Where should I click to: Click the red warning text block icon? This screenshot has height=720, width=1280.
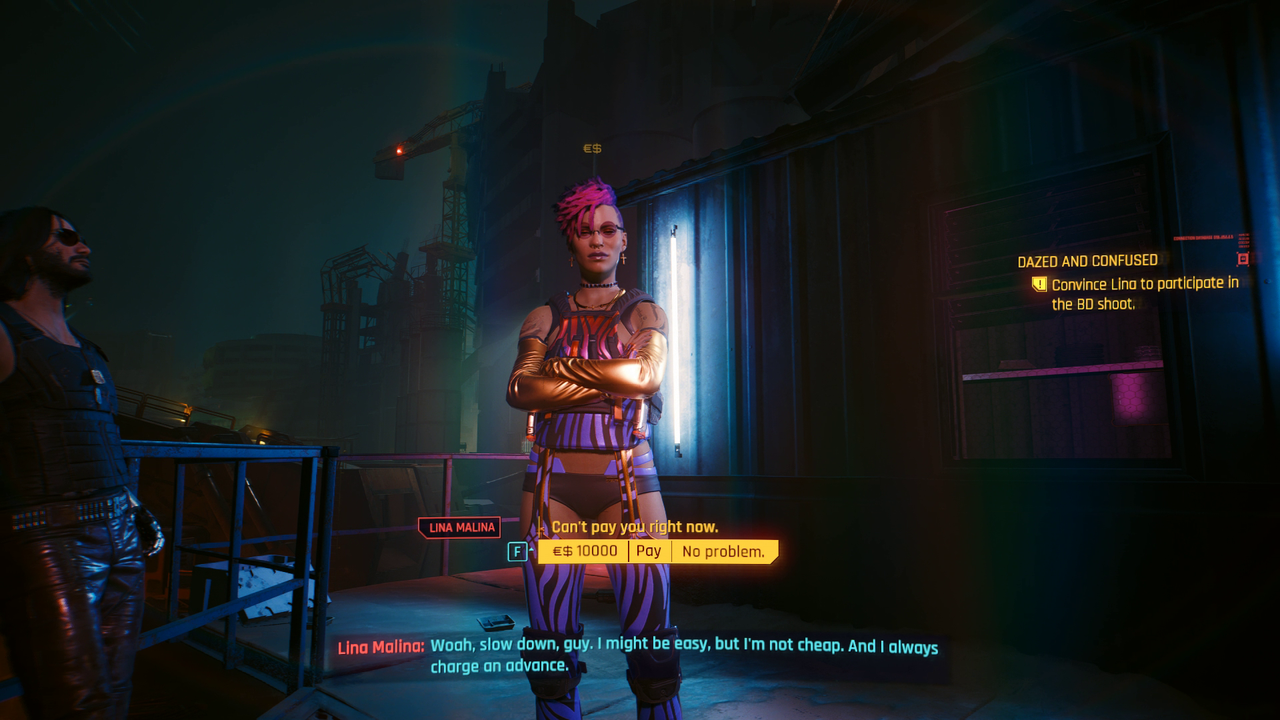coord(1244,240)
